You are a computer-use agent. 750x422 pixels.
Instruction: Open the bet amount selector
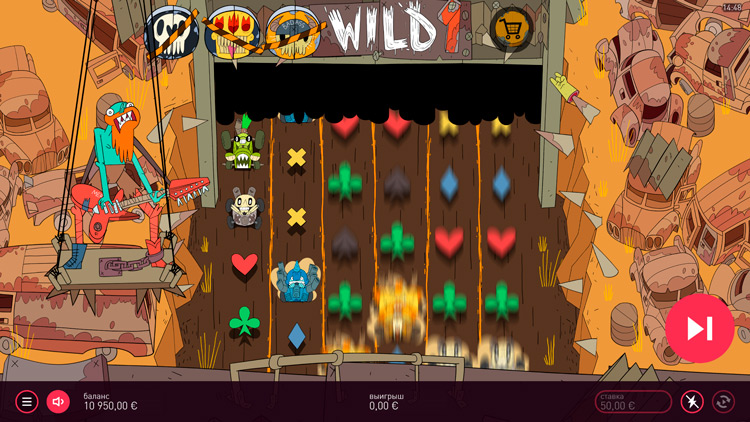(x=633, y=402)
